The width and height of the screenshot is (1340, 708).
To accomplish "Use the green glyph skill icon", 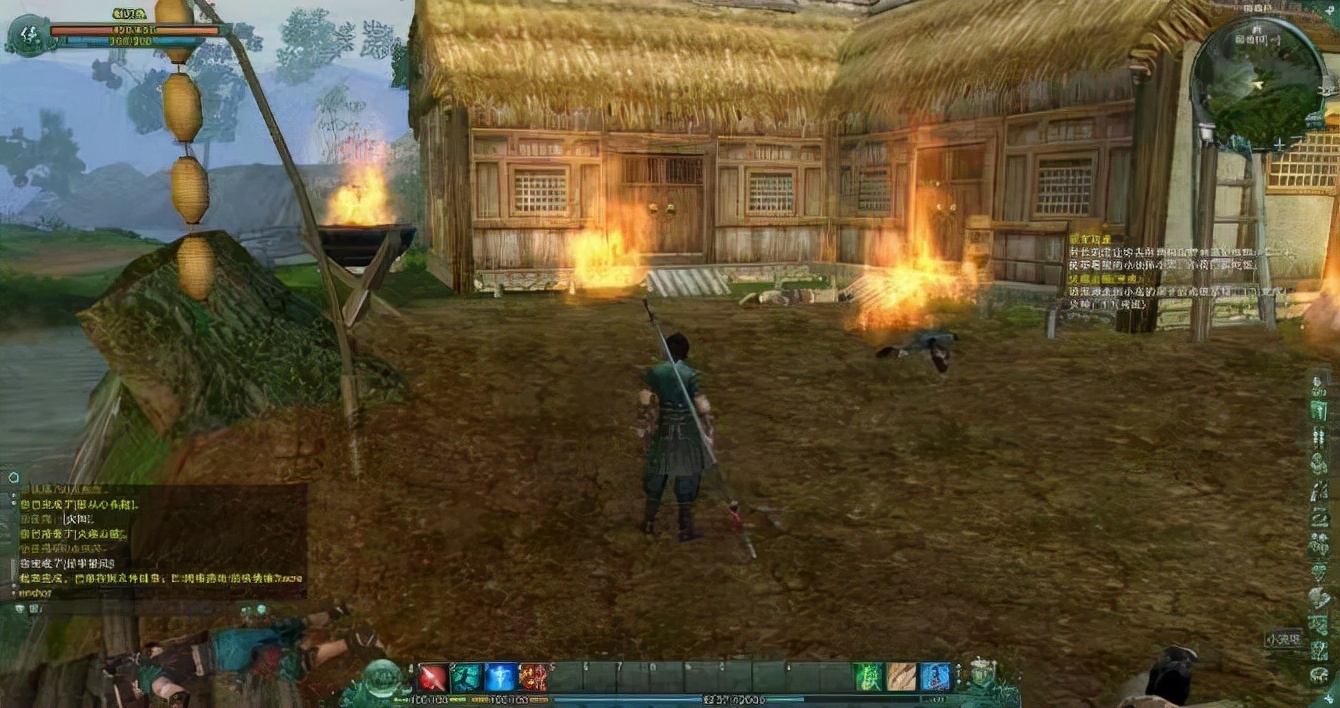I will 868,677.
